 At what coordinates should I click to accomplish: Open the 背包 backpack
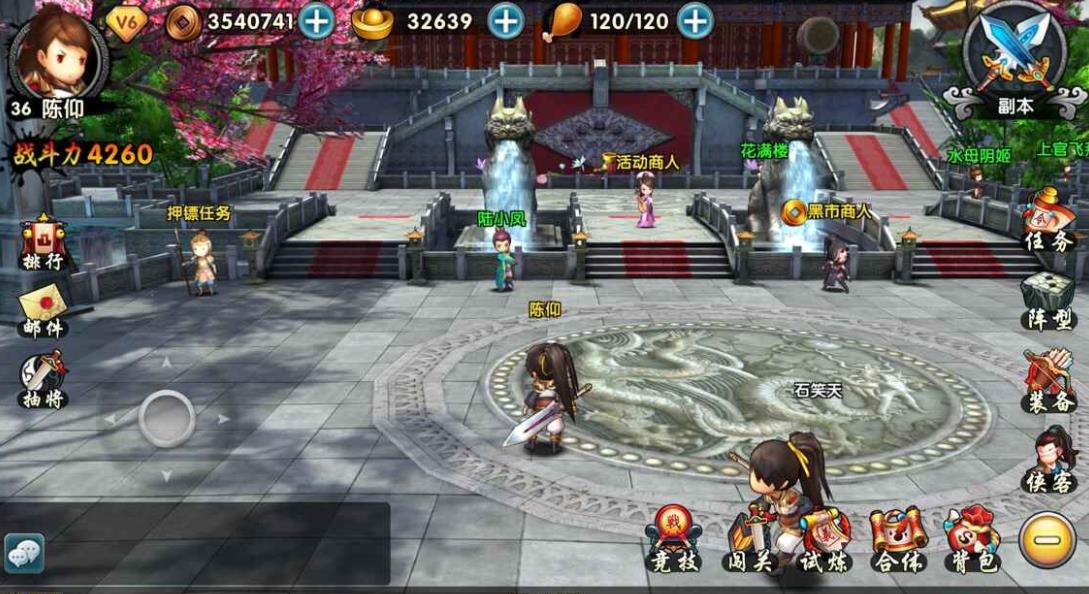[x=973, y=542]
